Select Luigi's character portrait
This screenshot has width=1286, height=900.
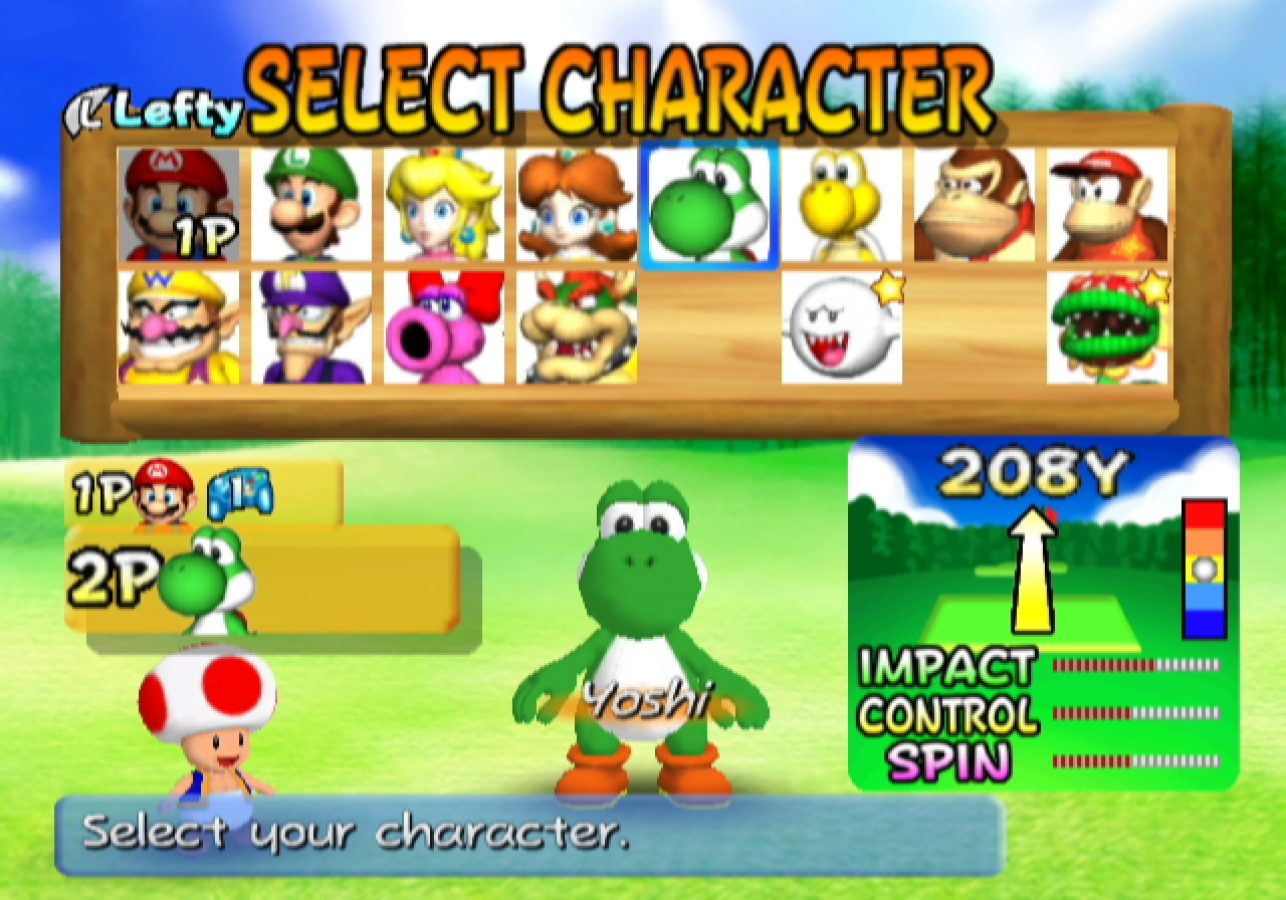pyautogui.click(x=311, y=203)
